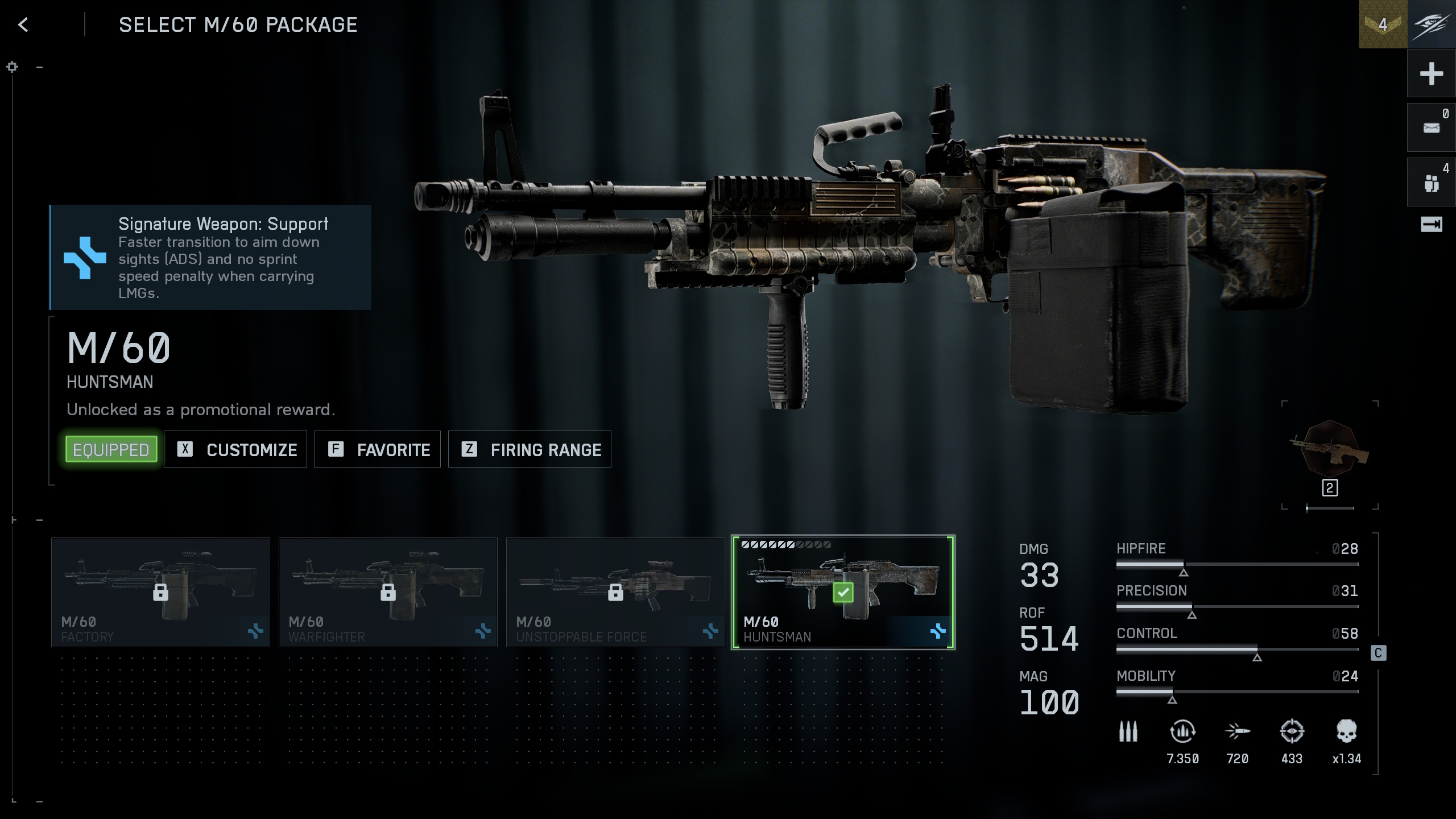Open the Customize weapon menu
Image resolution: width=1456 pixels, height=819 pixels.
(235, 449)
